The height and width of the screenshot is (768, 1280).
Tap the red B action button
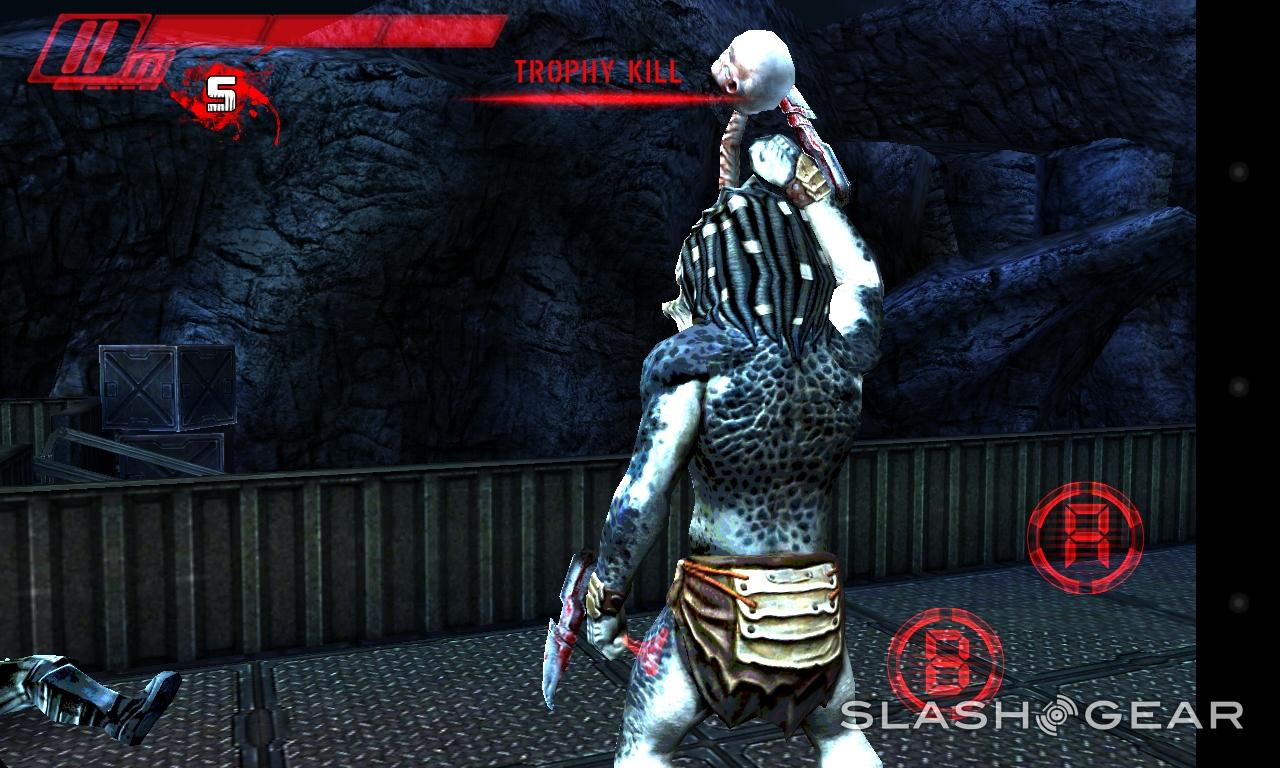(945, 664)
